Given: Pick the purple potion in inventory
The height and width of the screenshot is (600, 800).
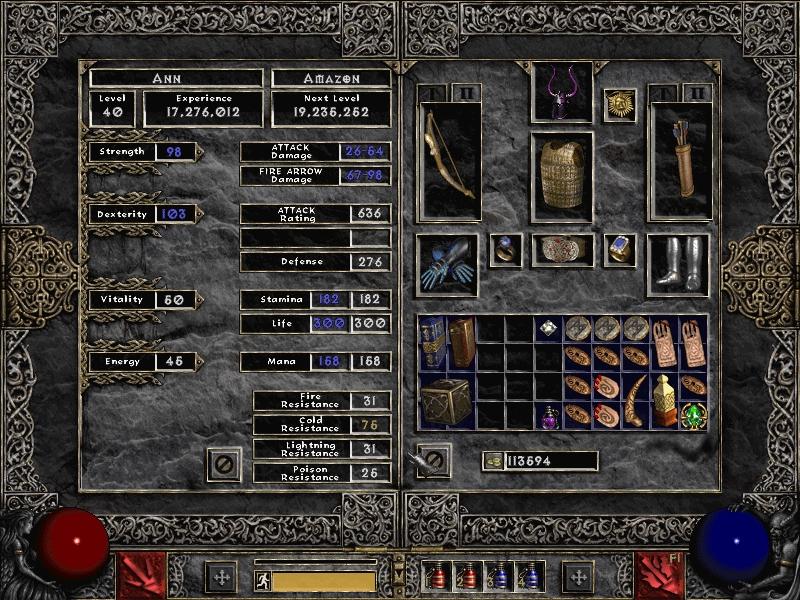Looking at the screenshot, I should tap(549, 416).
